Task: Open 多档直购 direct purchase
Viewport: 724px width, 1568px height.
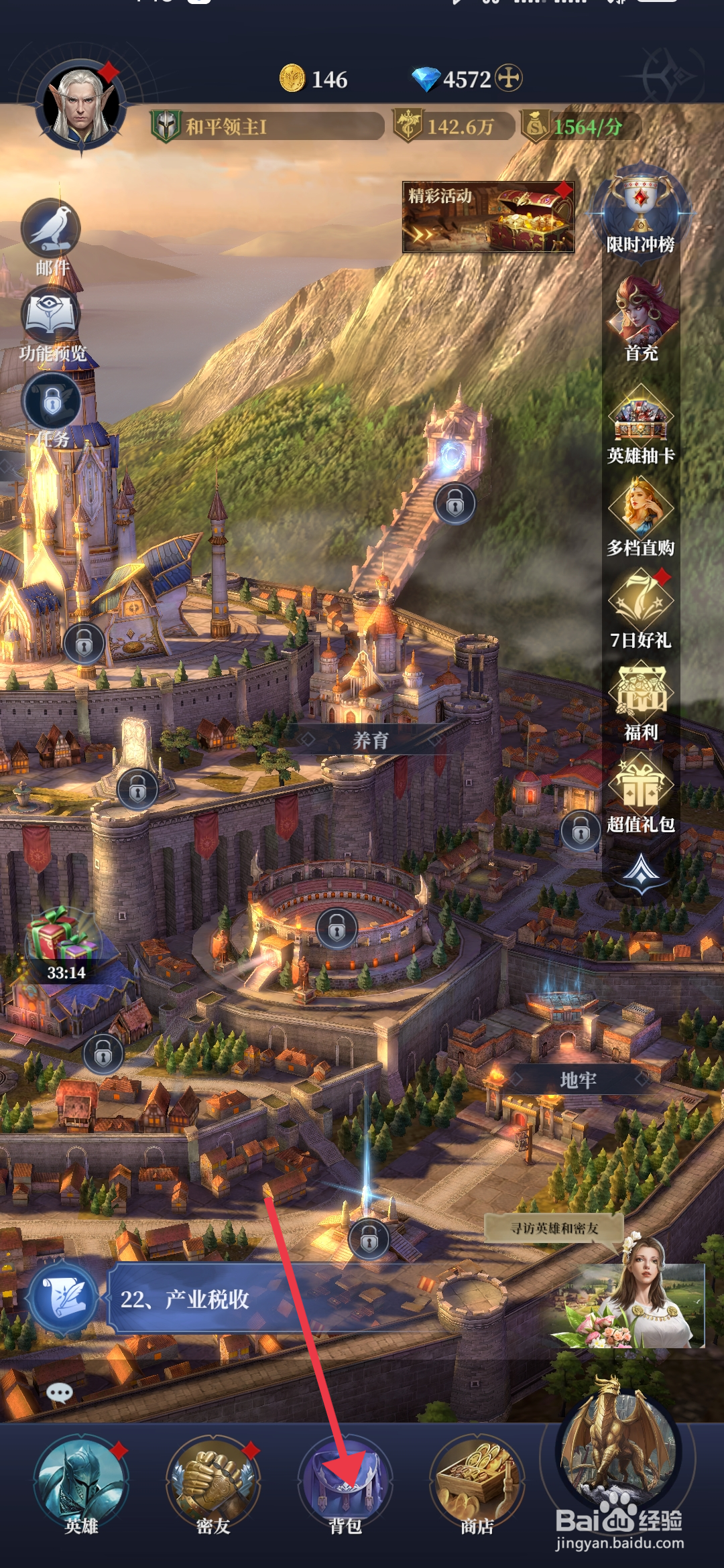Action: click(x=640, y=517)
